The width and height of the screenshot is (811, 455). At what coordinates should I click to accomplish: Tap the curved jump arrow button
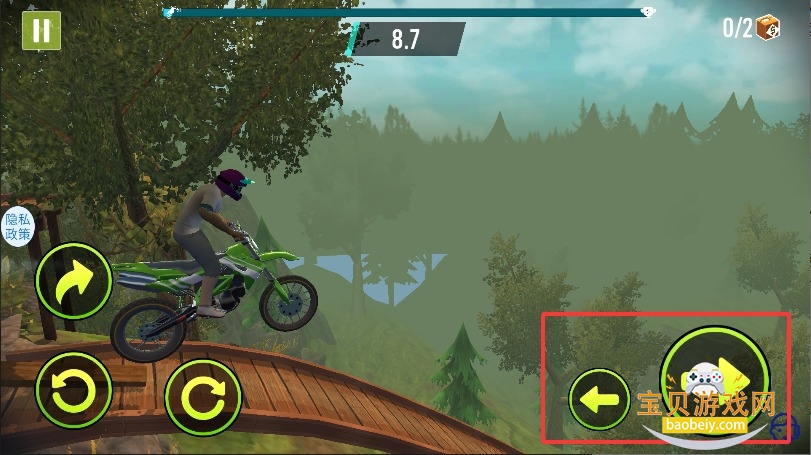[73, 281]
